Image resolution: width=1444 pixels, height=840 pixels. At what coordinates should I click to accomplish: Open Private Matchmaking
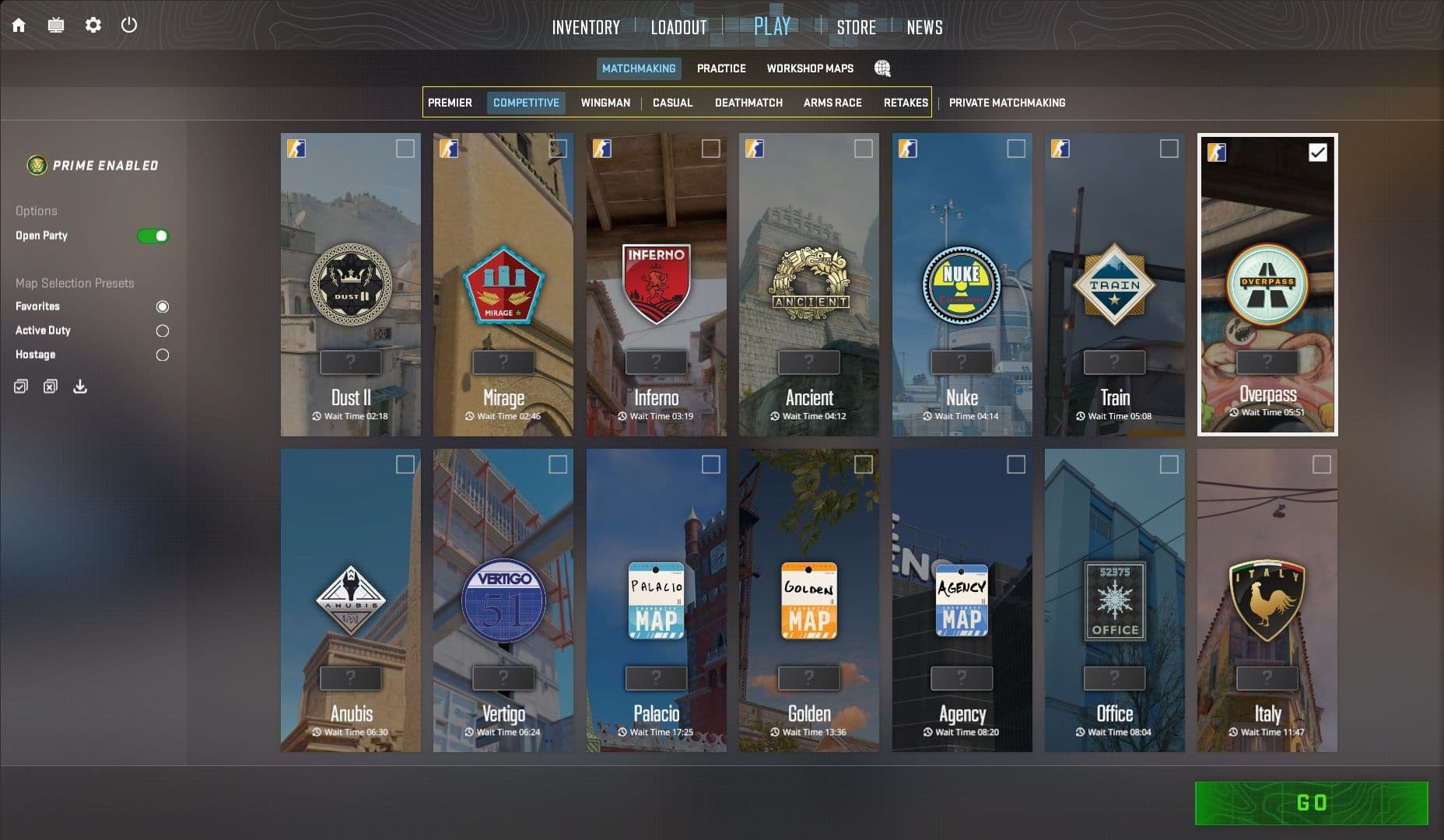tap(1008, 102)
